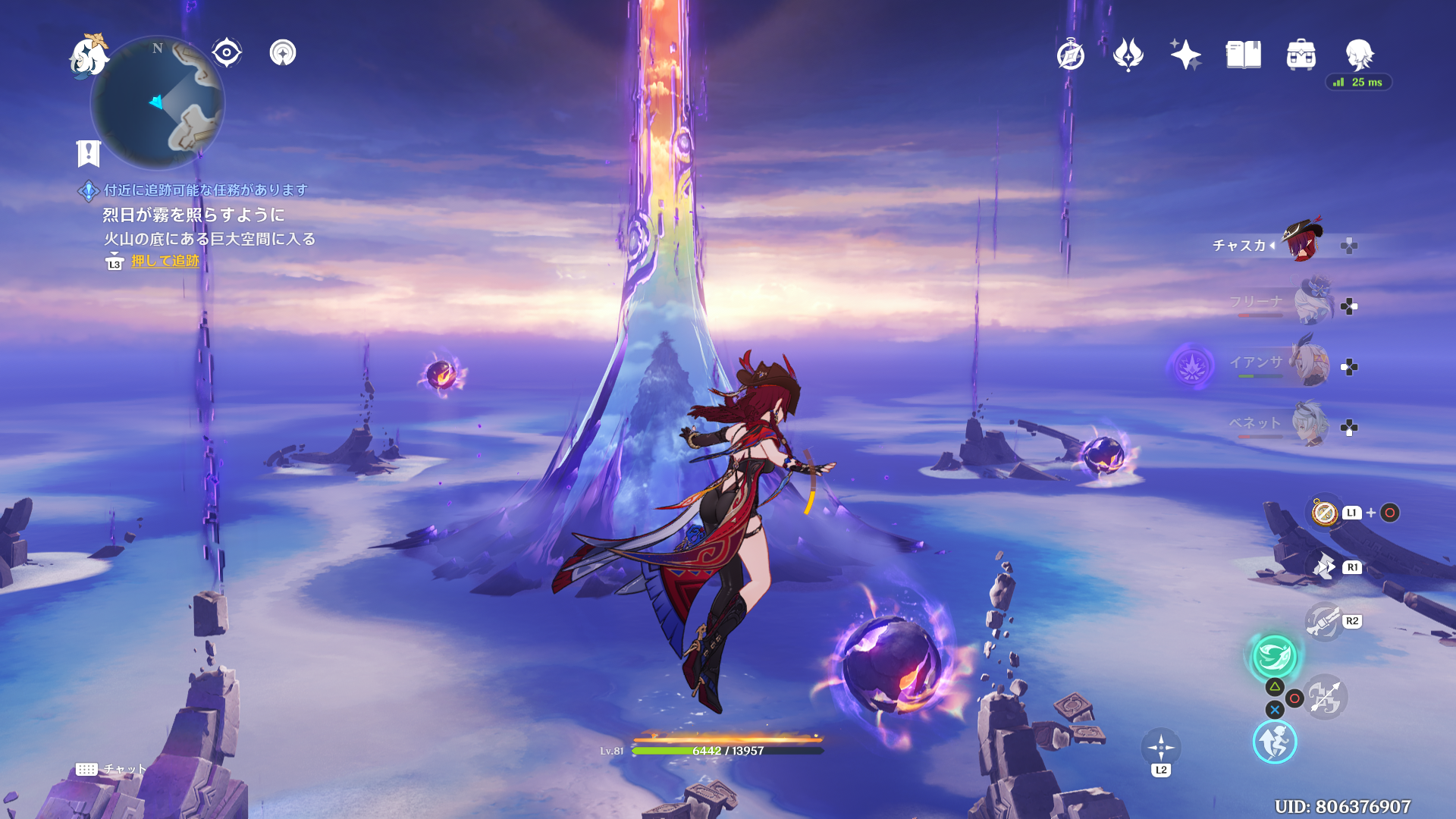Open the adventurer handbook book icon

coord(1243,55)
